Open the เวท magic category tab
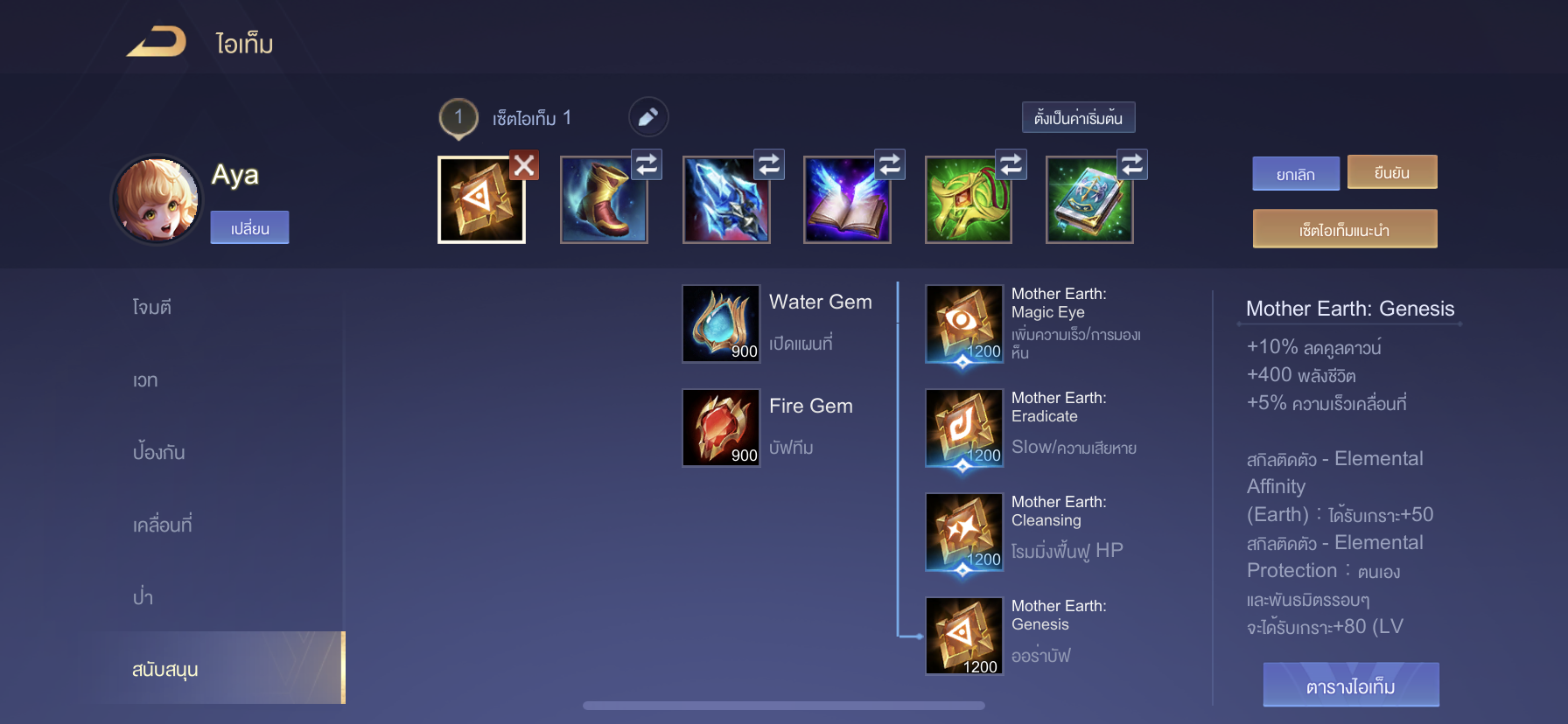The height and width of the screenshot is (724, 1568). point(145,379)
